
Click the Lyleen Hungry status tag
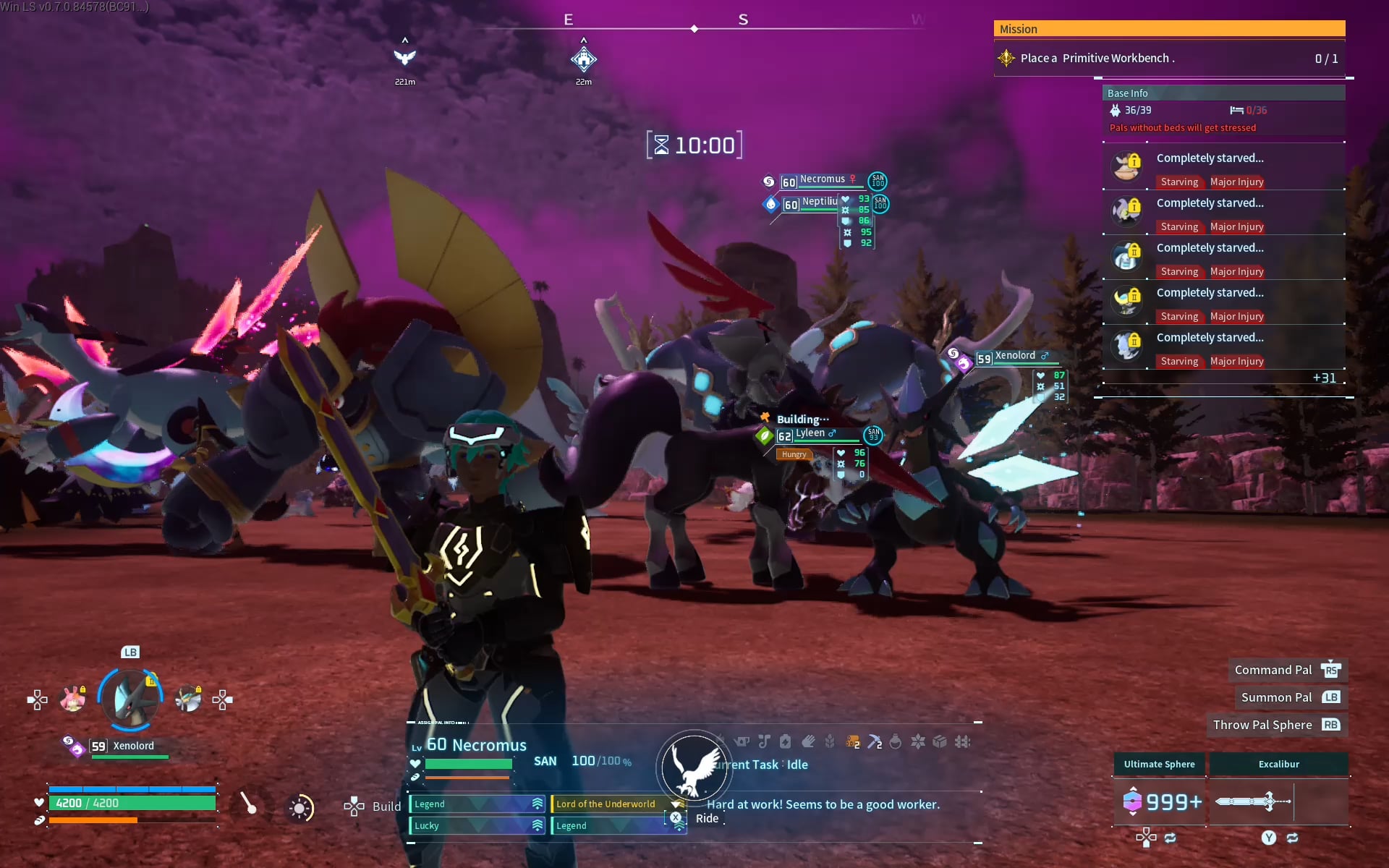coord(794,455)
